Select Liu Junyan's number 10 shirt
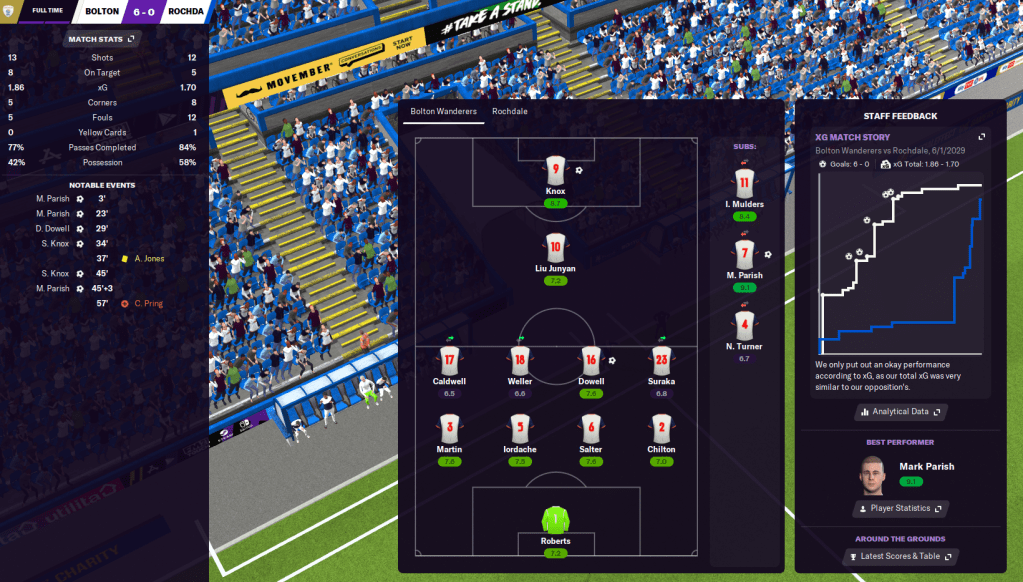Screen dimensions: 1023x582 [x=555, y=246]
